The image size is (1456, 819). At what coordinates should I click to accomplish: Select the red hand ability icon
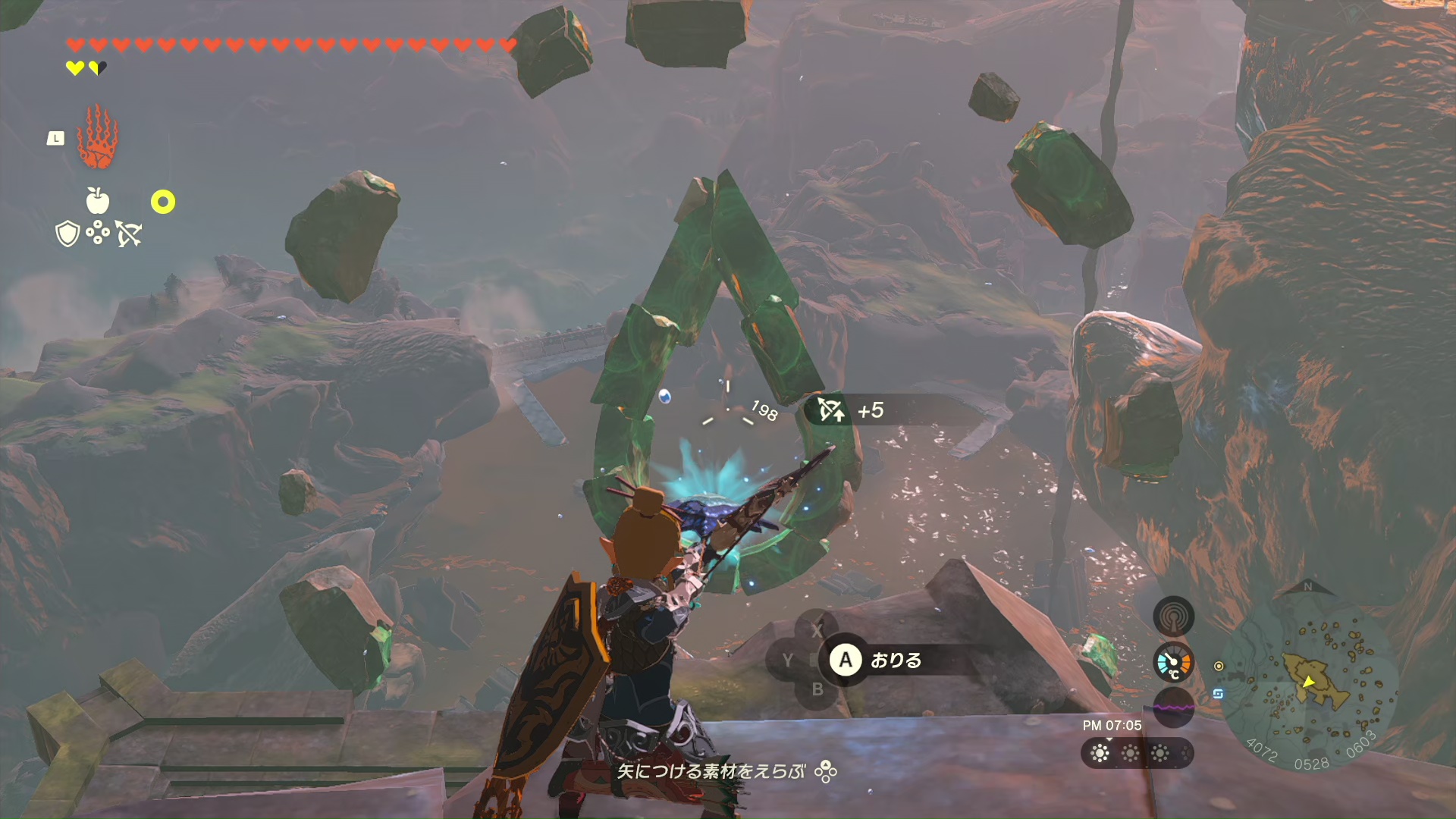click(x=97, y=137)
